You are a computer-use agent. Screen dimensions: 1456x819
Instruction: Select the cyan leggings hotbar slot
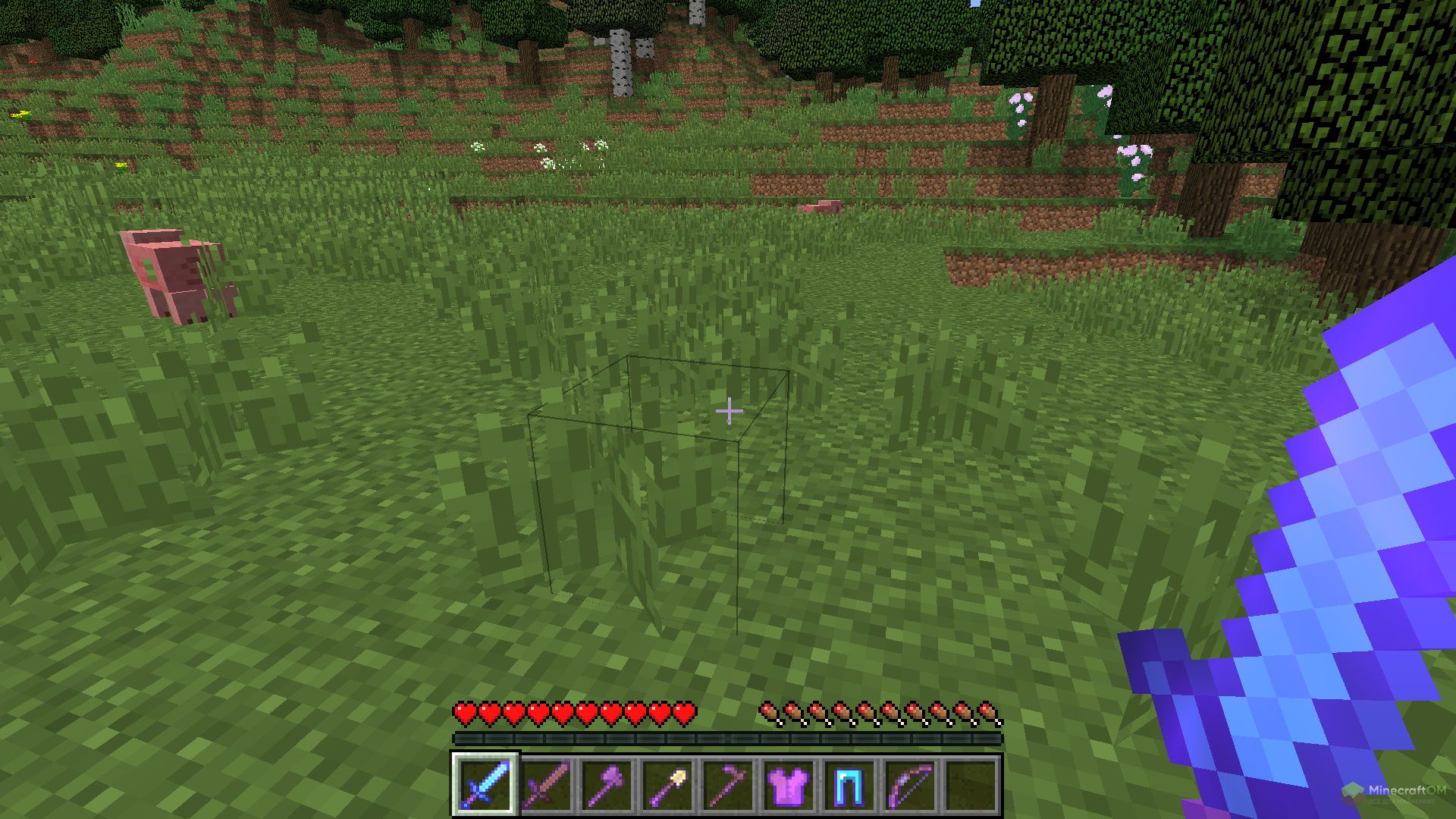[x=849, y=784]
